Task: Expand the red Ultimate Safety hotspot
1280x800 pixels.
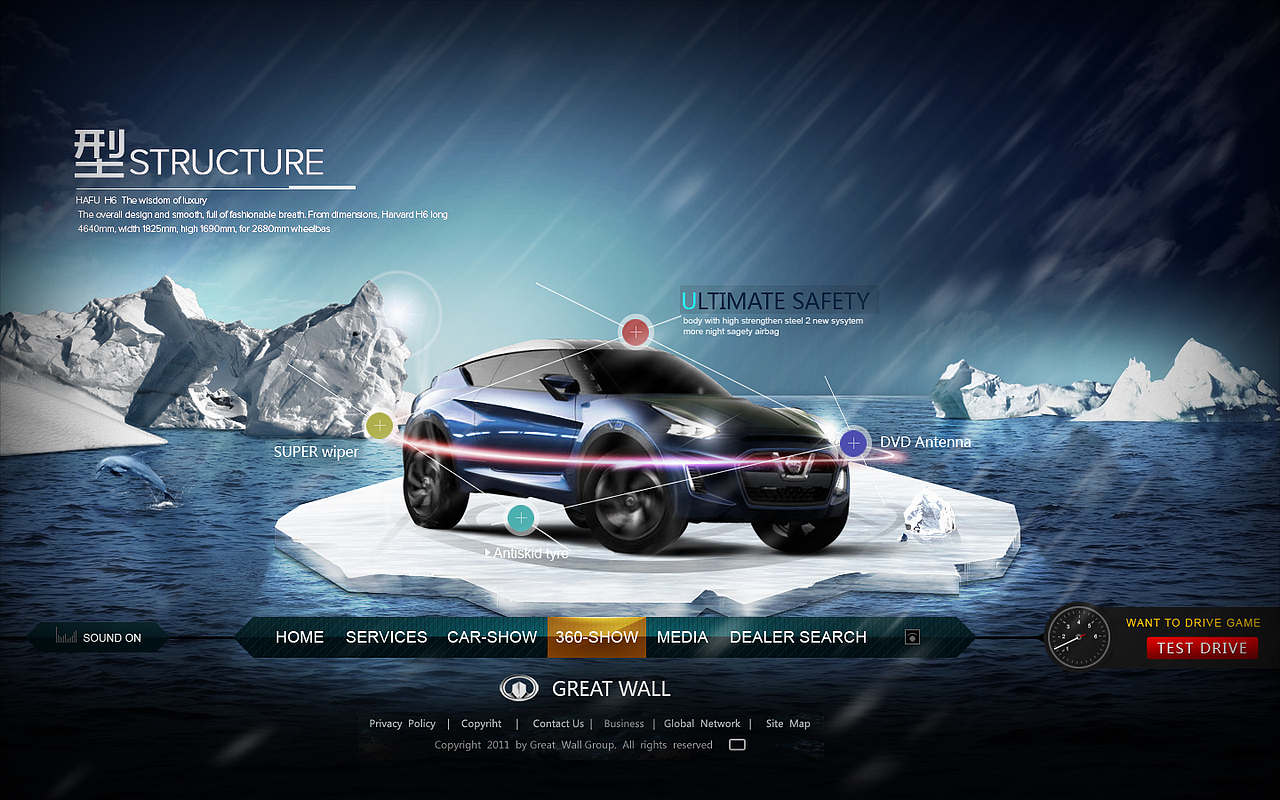Action: [x=635, y=331]
